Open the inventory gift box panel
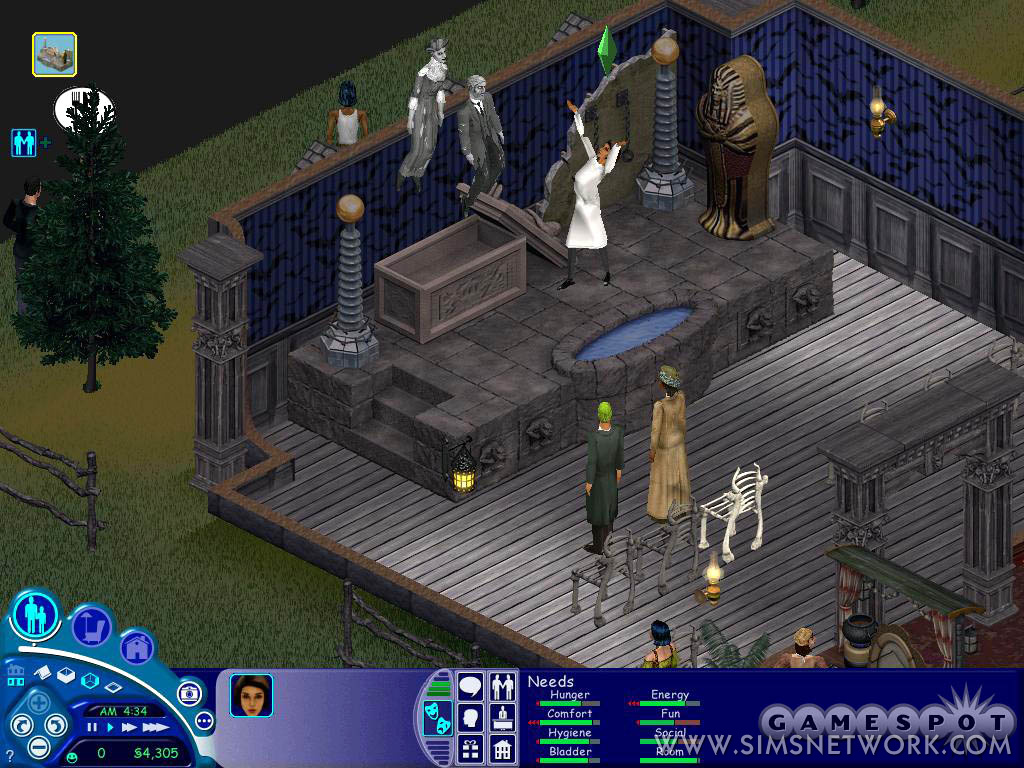1024x768 pixels. click(470, 748)
